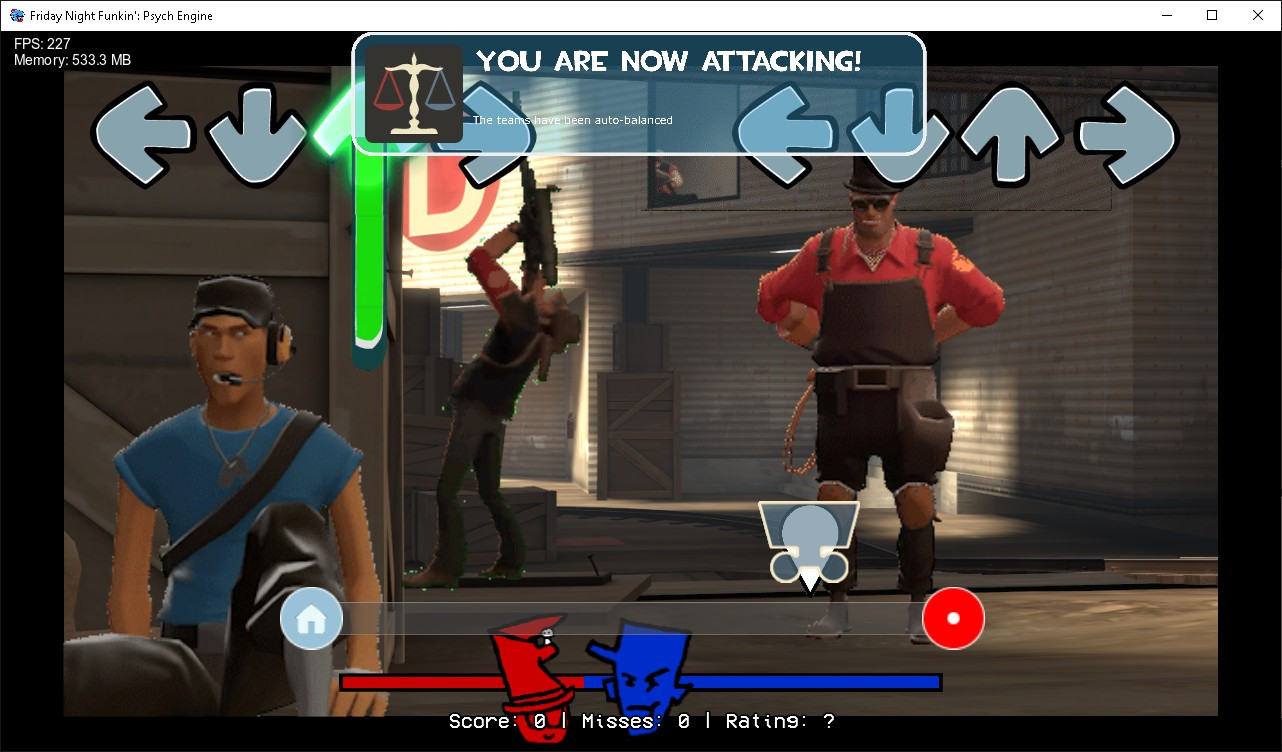The height and width of the screenshot is (752, 1282).
Task: Click the opponent's down arrow receptor
Action: point(258,135)
